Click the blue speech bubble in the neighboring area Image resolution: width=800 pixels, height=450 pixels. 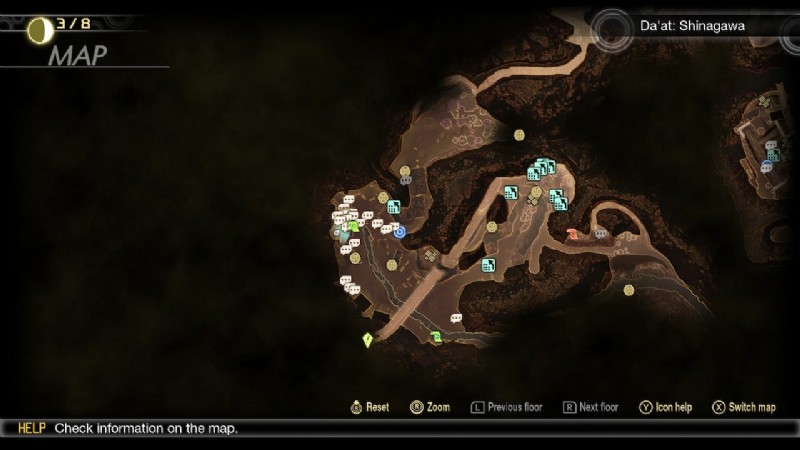tap(767, 164)
